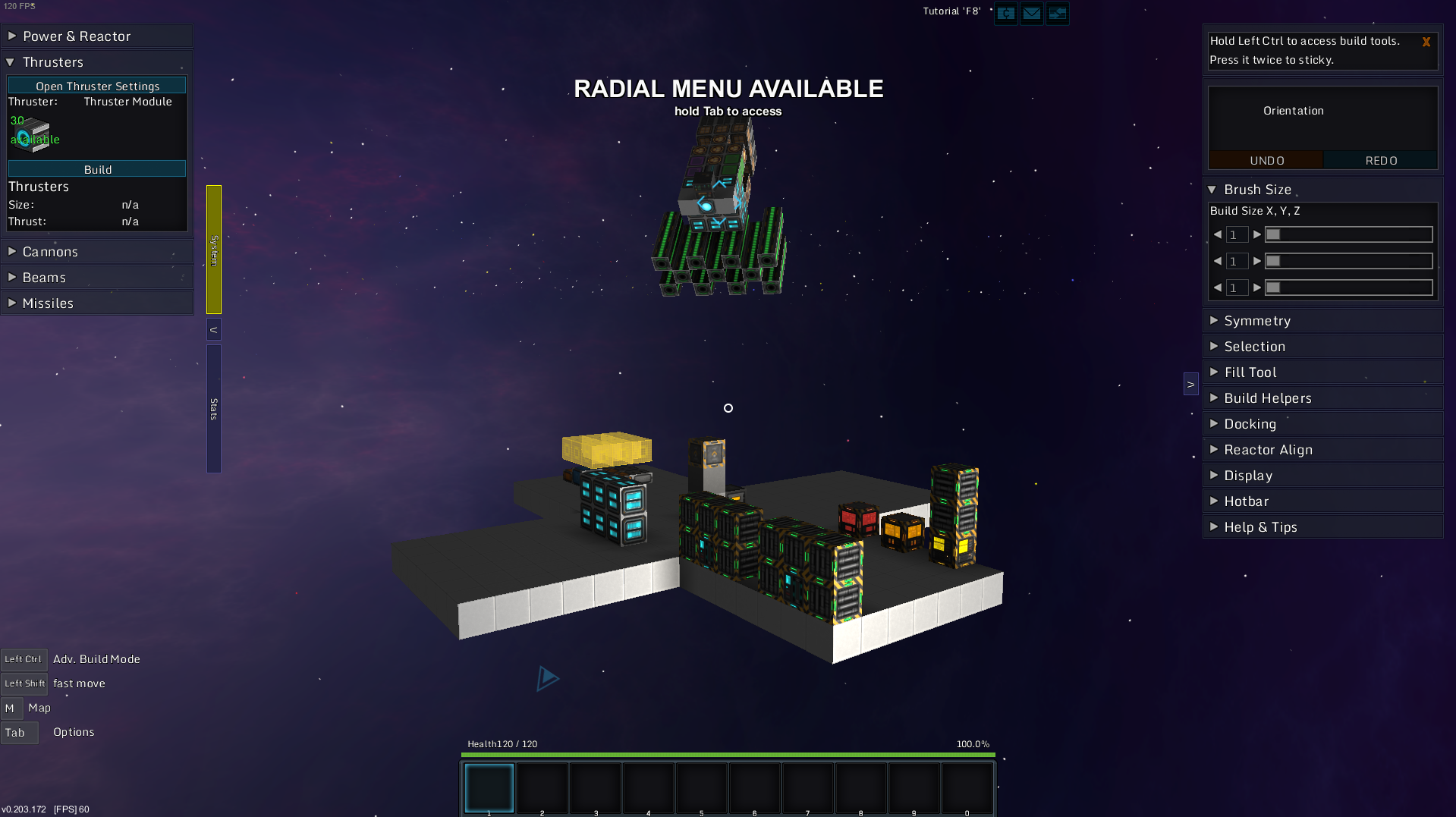This screenshot has width=1456, height=817.
Task: Select the Thruster Module block icon
Action: tap(31, 134)
